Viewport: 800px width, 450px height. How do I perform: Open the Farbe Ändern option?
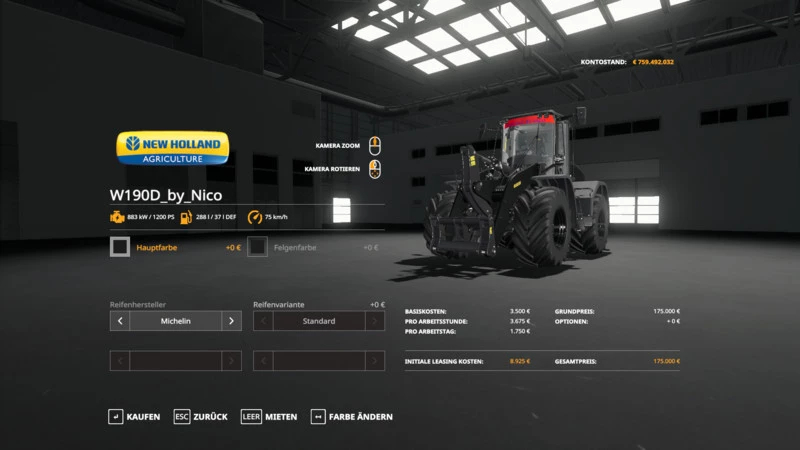pyautogui.click(x=351, y=416)
